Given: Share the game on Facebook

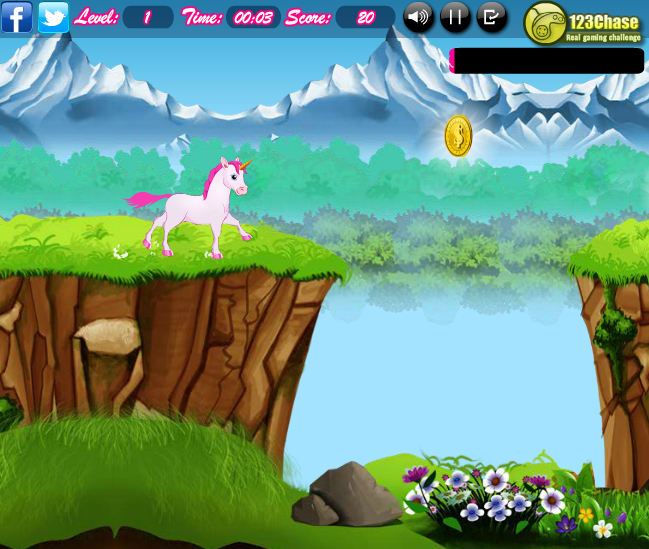Looking at the screenshot, I should [x=17, y=17].
